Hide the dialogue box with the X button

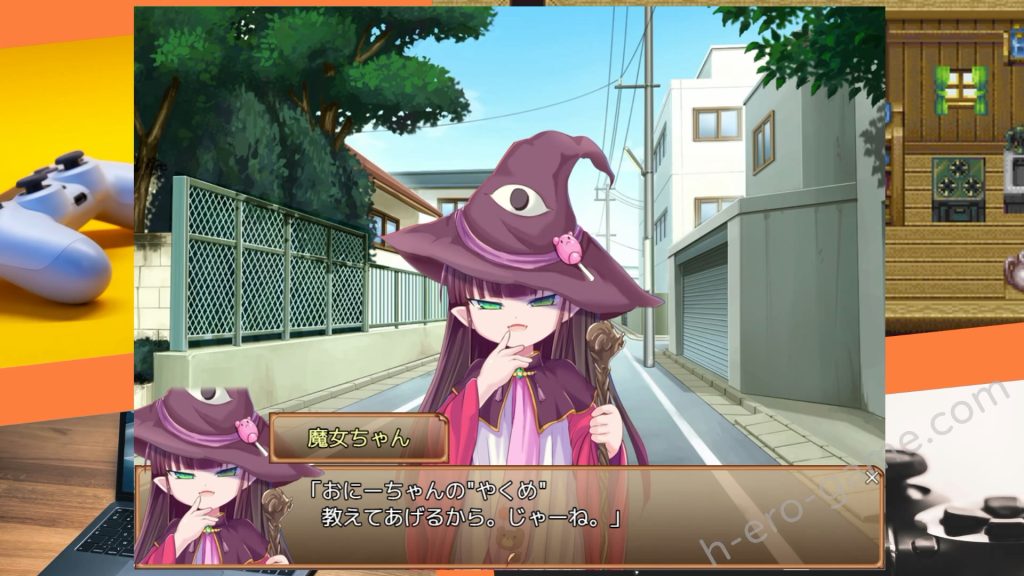872,477
